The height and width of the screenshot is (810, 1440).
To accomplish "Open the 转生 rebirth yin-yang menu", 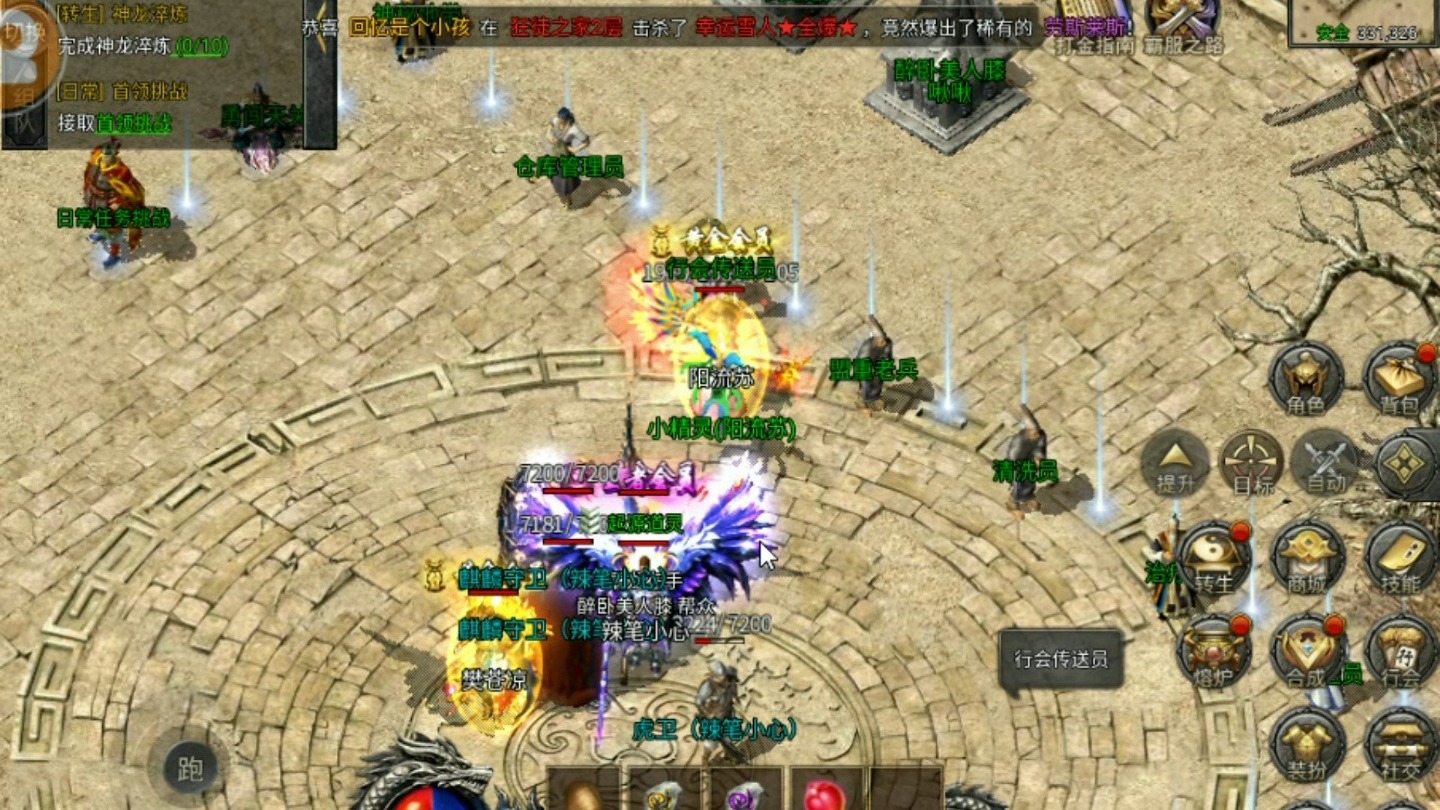I will 1214,556.
